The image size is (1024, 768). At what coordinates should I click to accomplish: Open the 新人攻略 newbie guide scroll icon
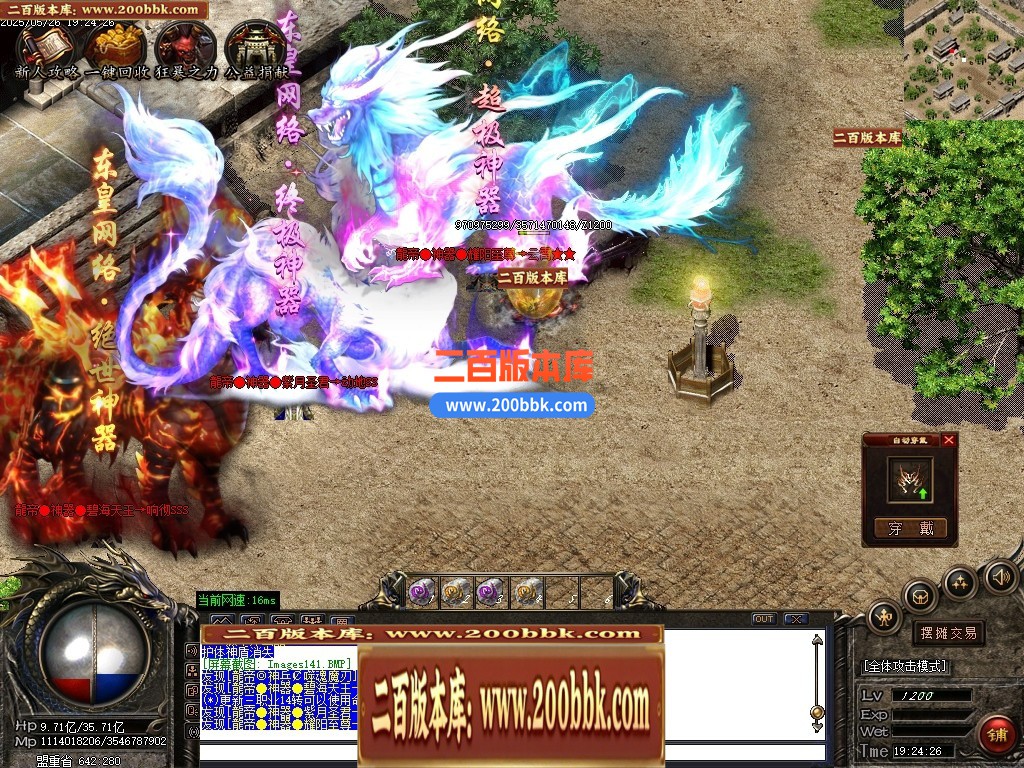coord(42,46)
